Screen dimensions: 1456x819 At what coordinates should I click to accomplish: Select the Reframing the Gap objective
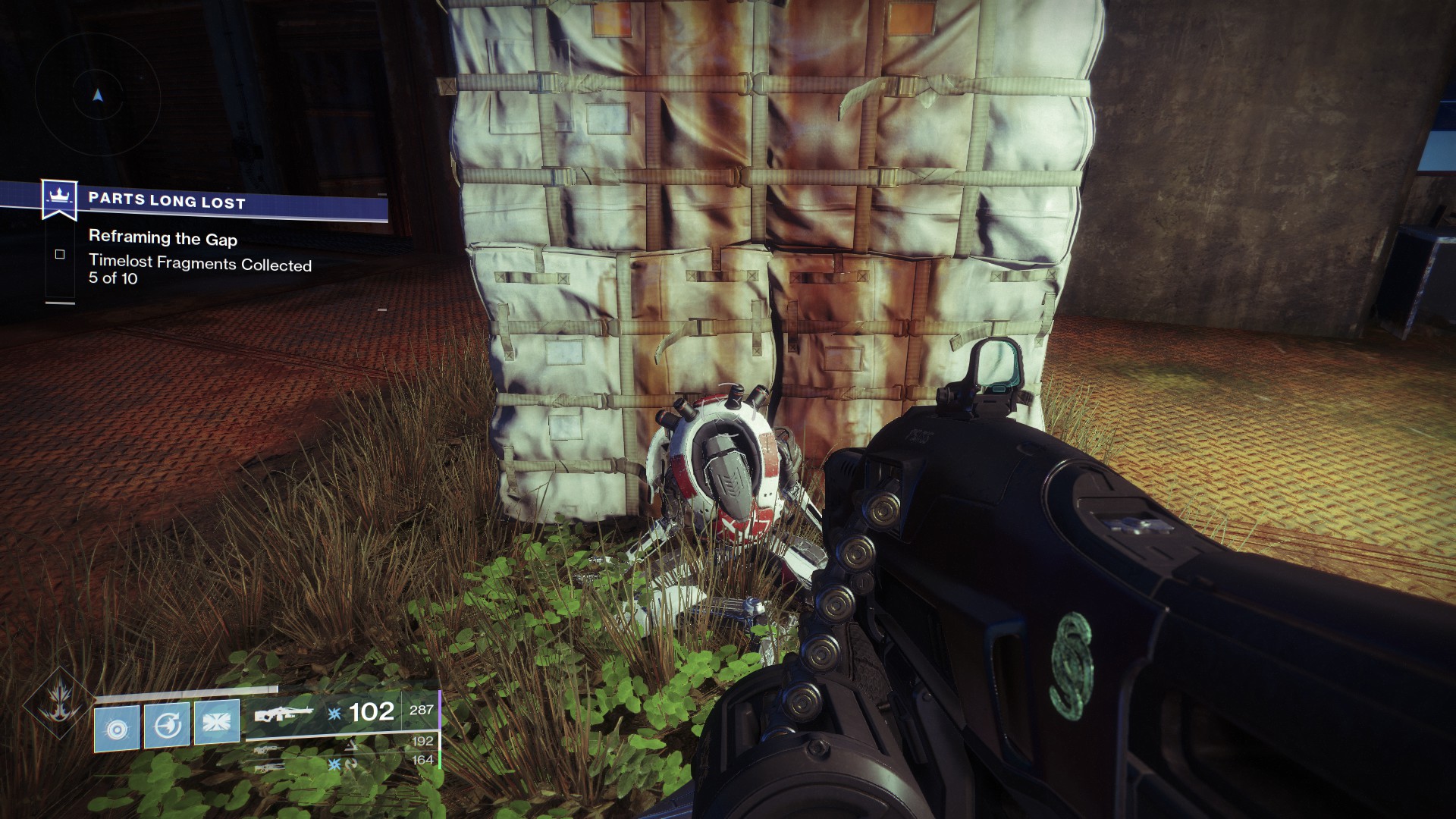[163, 238]
